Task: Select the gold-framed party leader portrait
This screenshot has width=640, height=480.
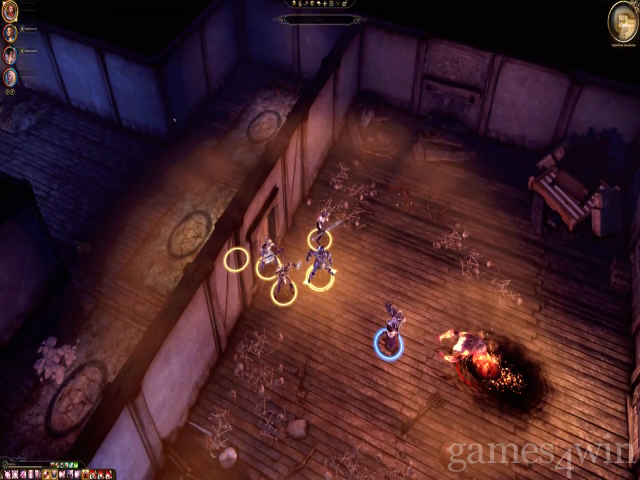Action: (10, 11)
